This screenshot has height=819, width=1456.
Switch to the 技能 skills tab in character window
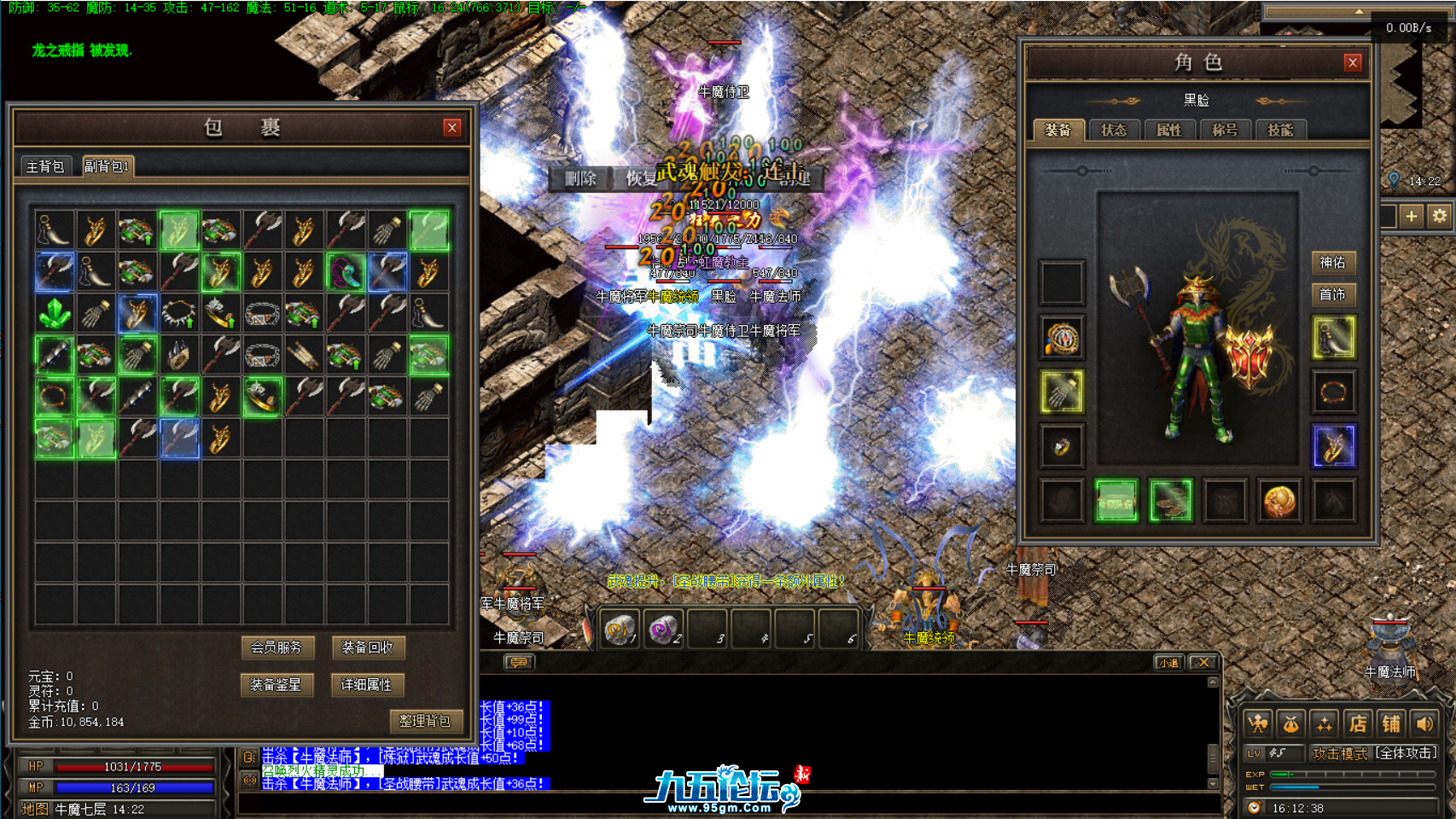[1282, 130]
